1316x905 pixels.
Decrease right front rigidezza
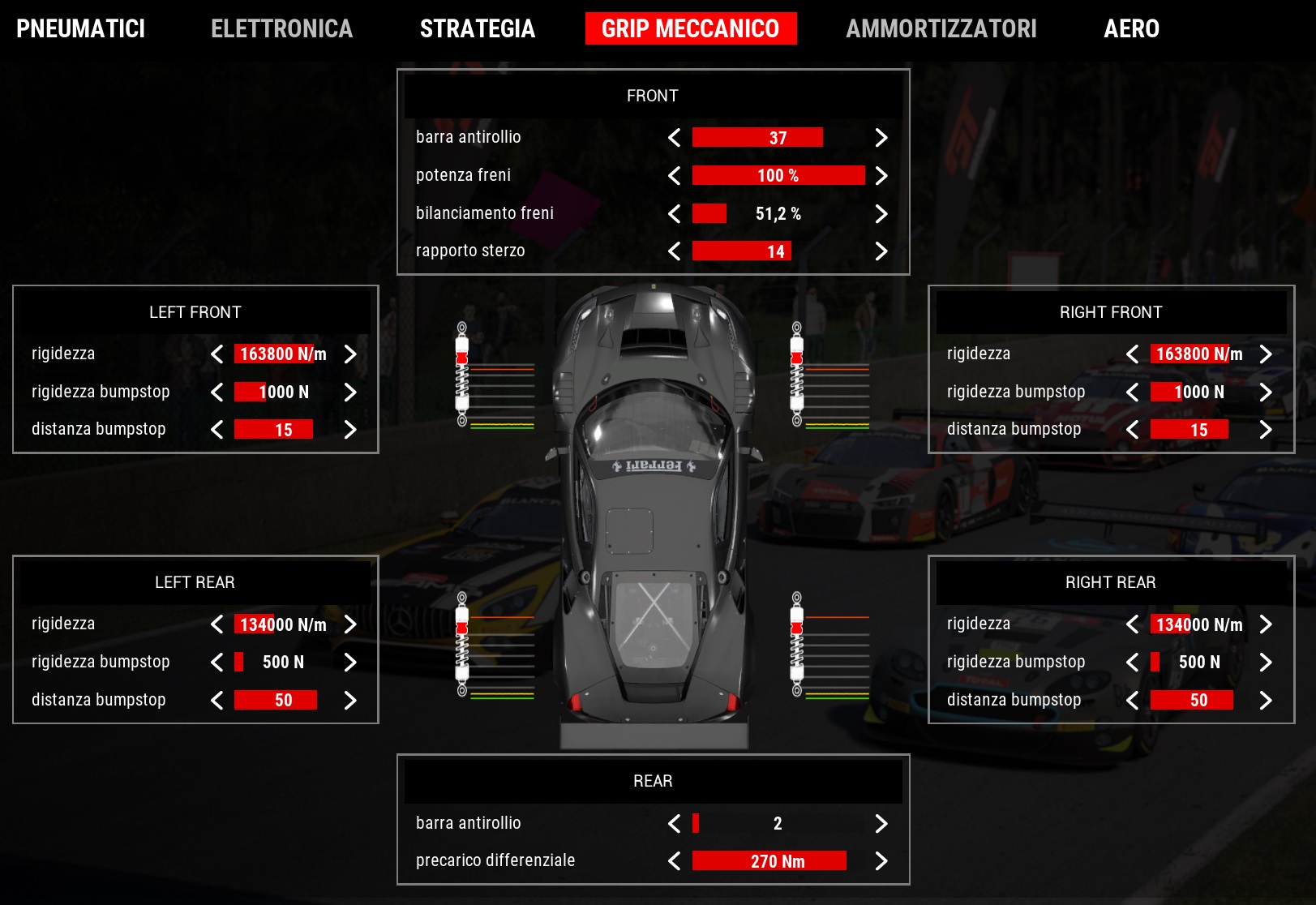coord(1132,354)
